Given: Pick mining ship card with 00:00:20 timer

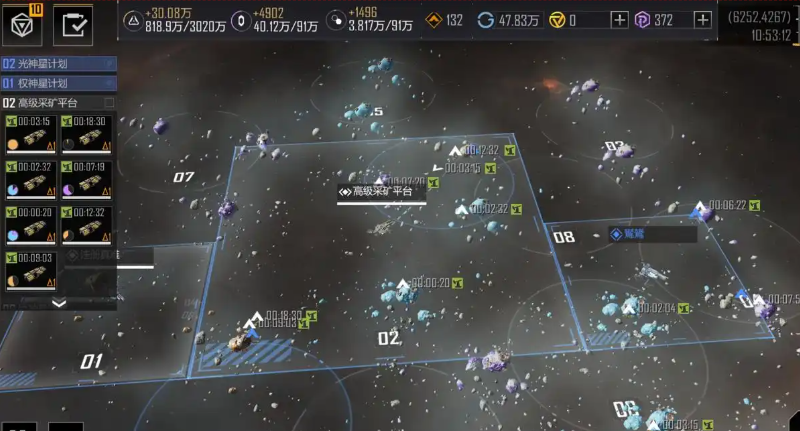Looking at the screenshot, I should (30, 226).
